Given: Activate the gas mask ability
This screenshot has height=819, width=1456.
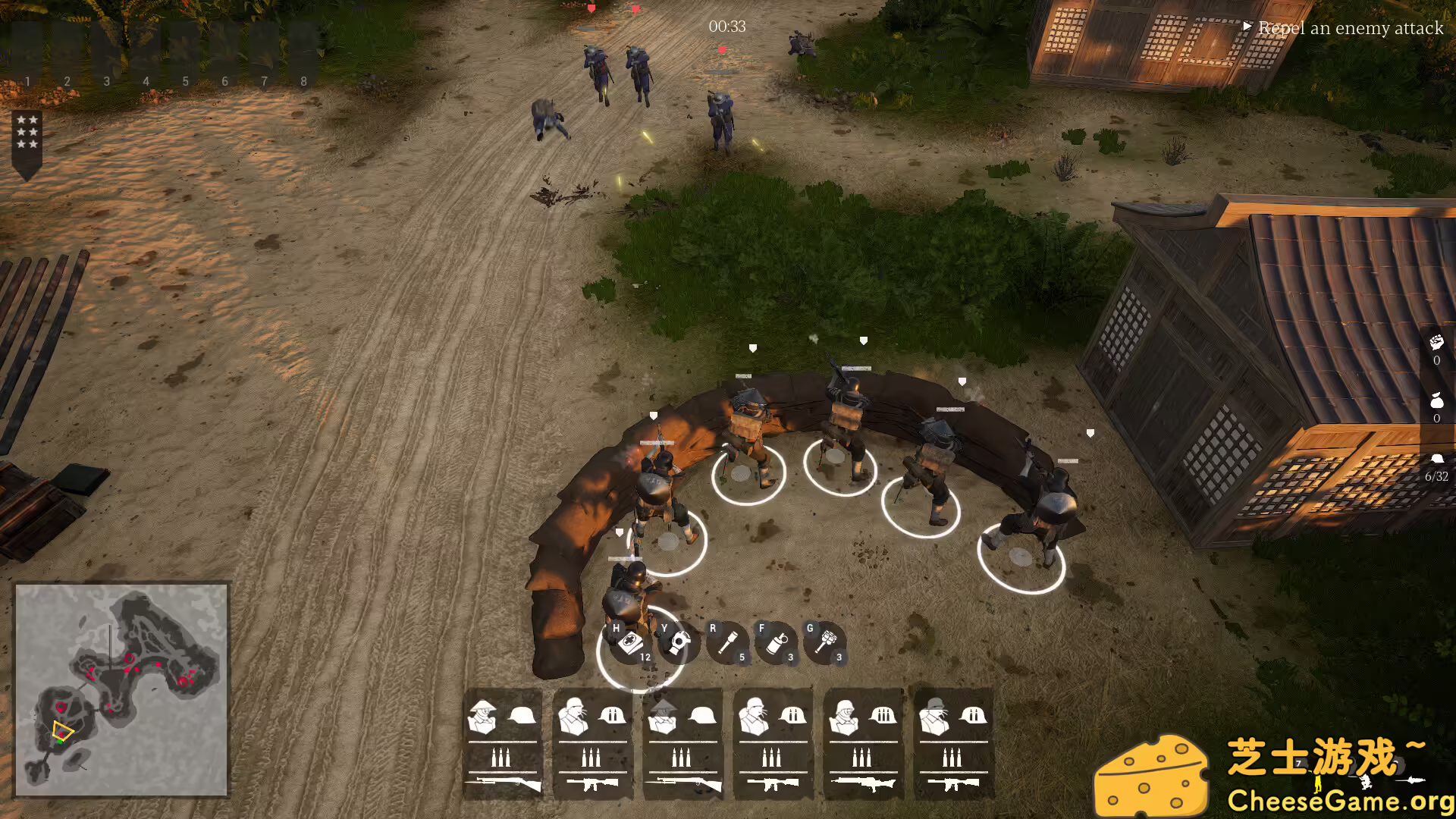Looking at the screenshot, I should tap(678, 643).
